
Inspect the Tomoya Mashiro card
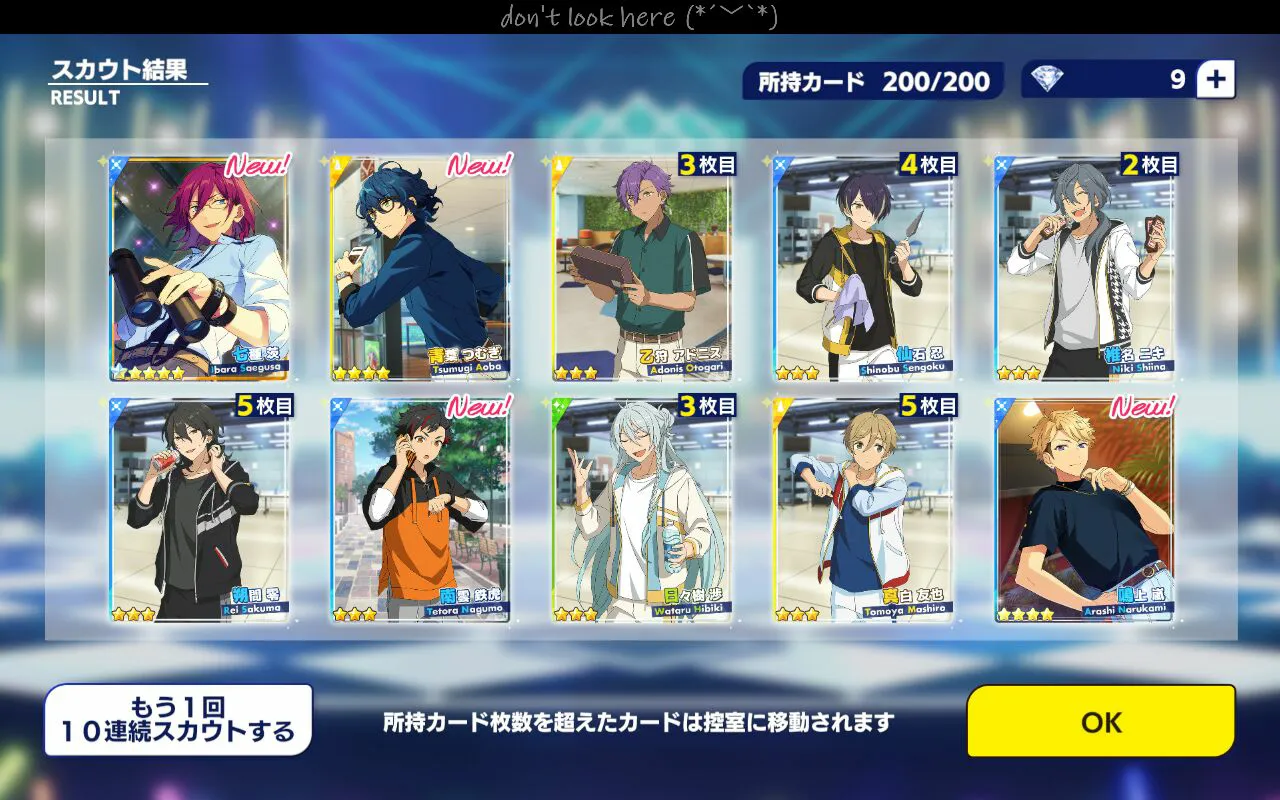[864, 510]
